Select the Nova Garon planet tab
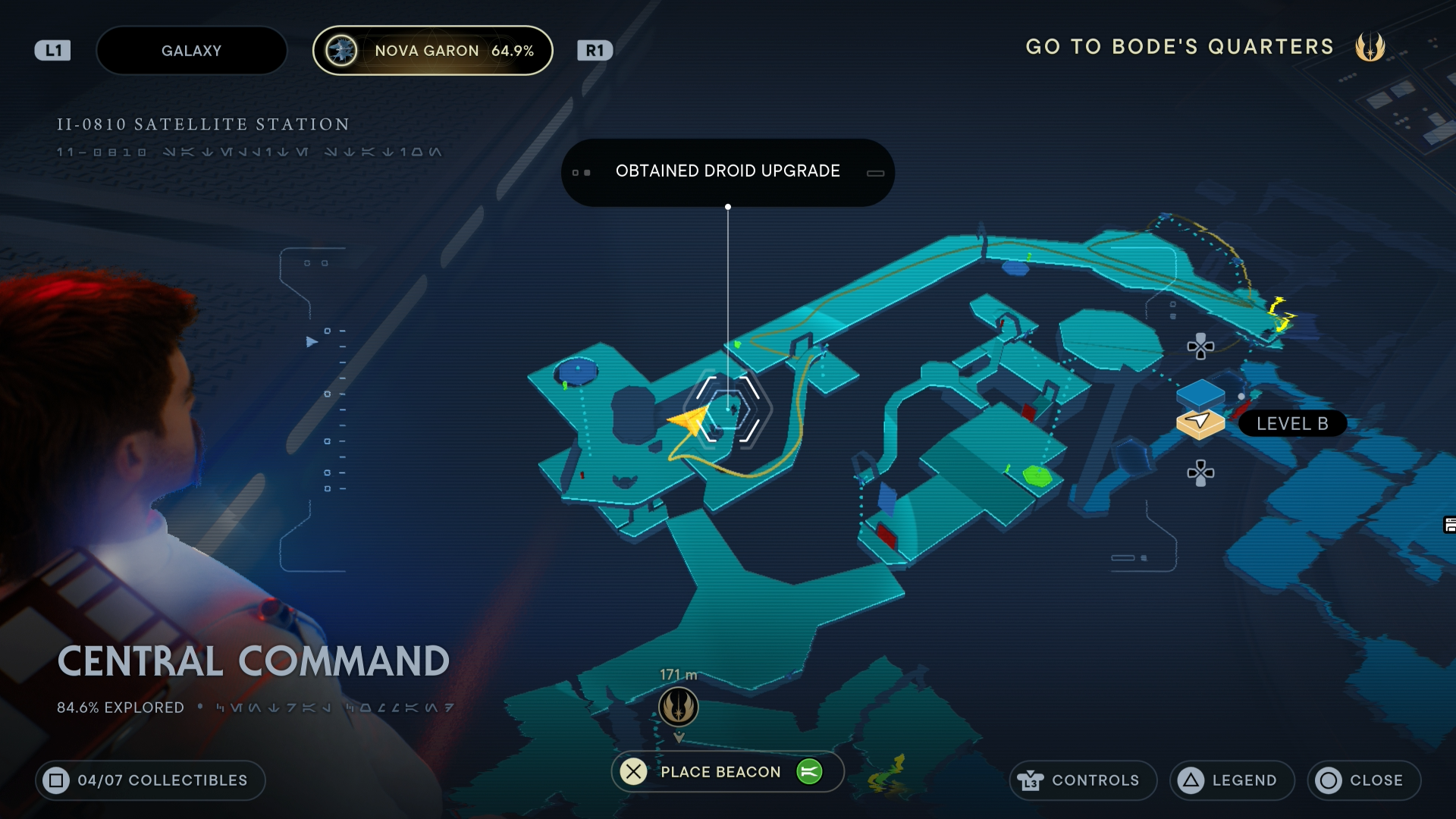This screenshot has height=819, width=1456. [x=432, y=51]
